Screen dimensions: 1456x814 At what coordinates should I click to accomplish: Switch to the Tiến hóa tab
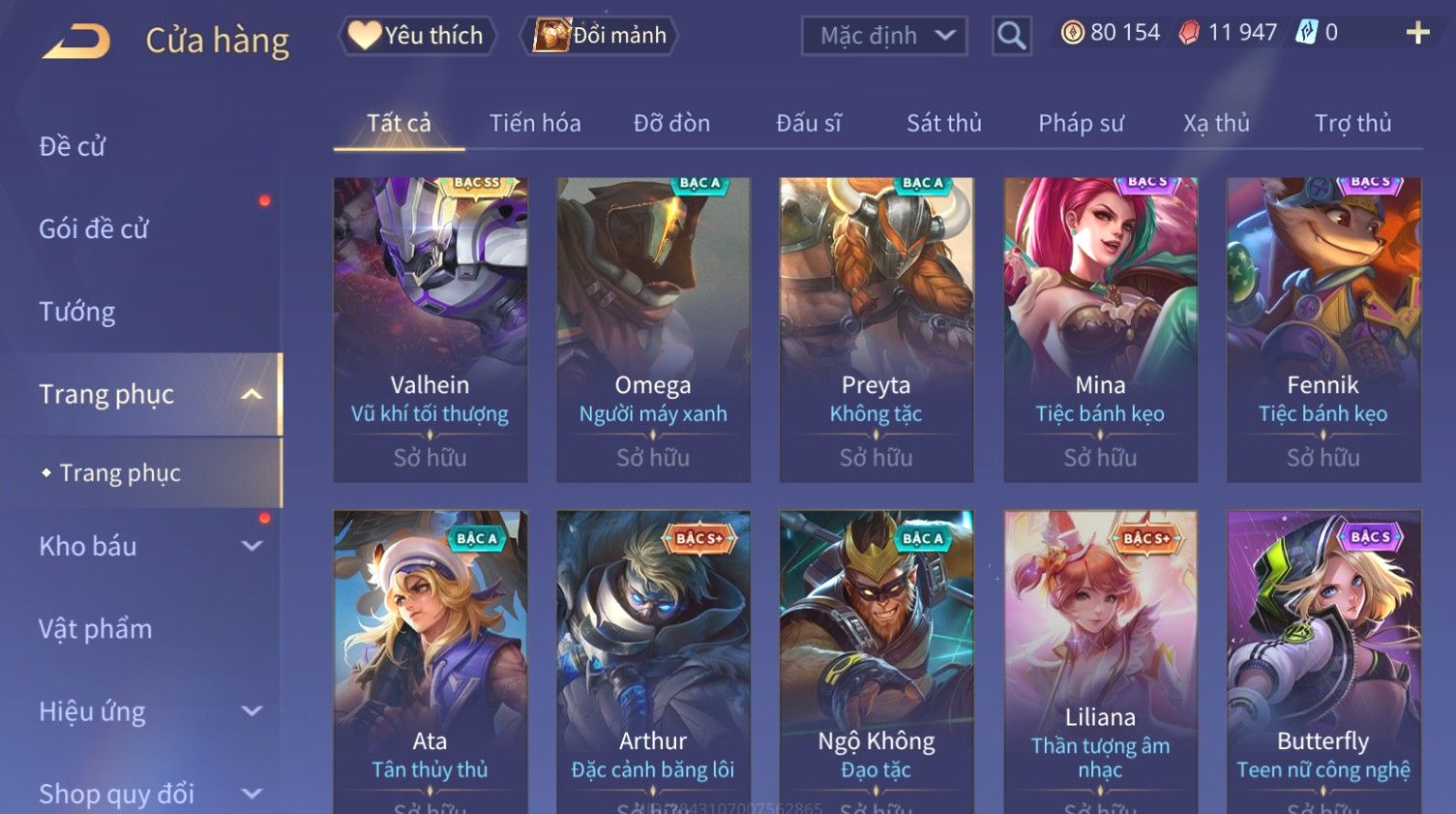pos(535,123)
